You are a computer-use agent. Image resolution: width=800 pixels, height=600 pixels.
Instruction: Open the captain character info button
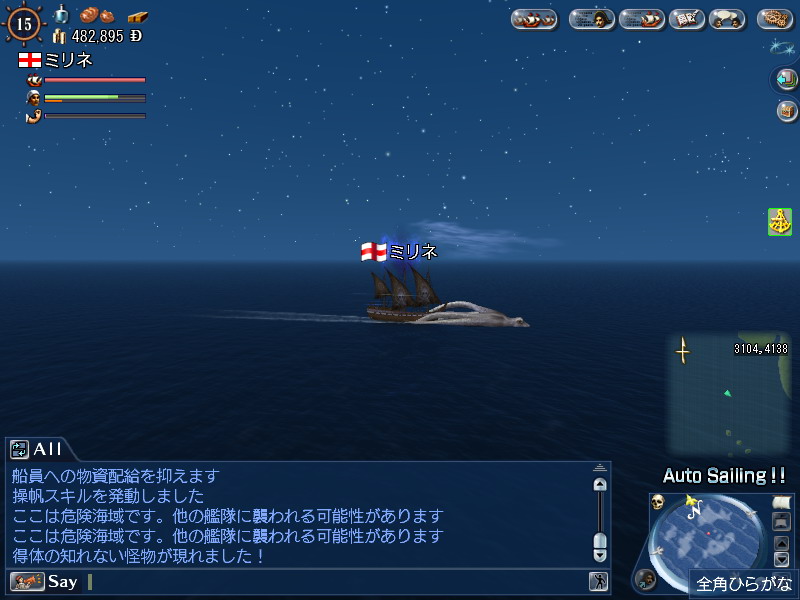[x=592, y=19]
